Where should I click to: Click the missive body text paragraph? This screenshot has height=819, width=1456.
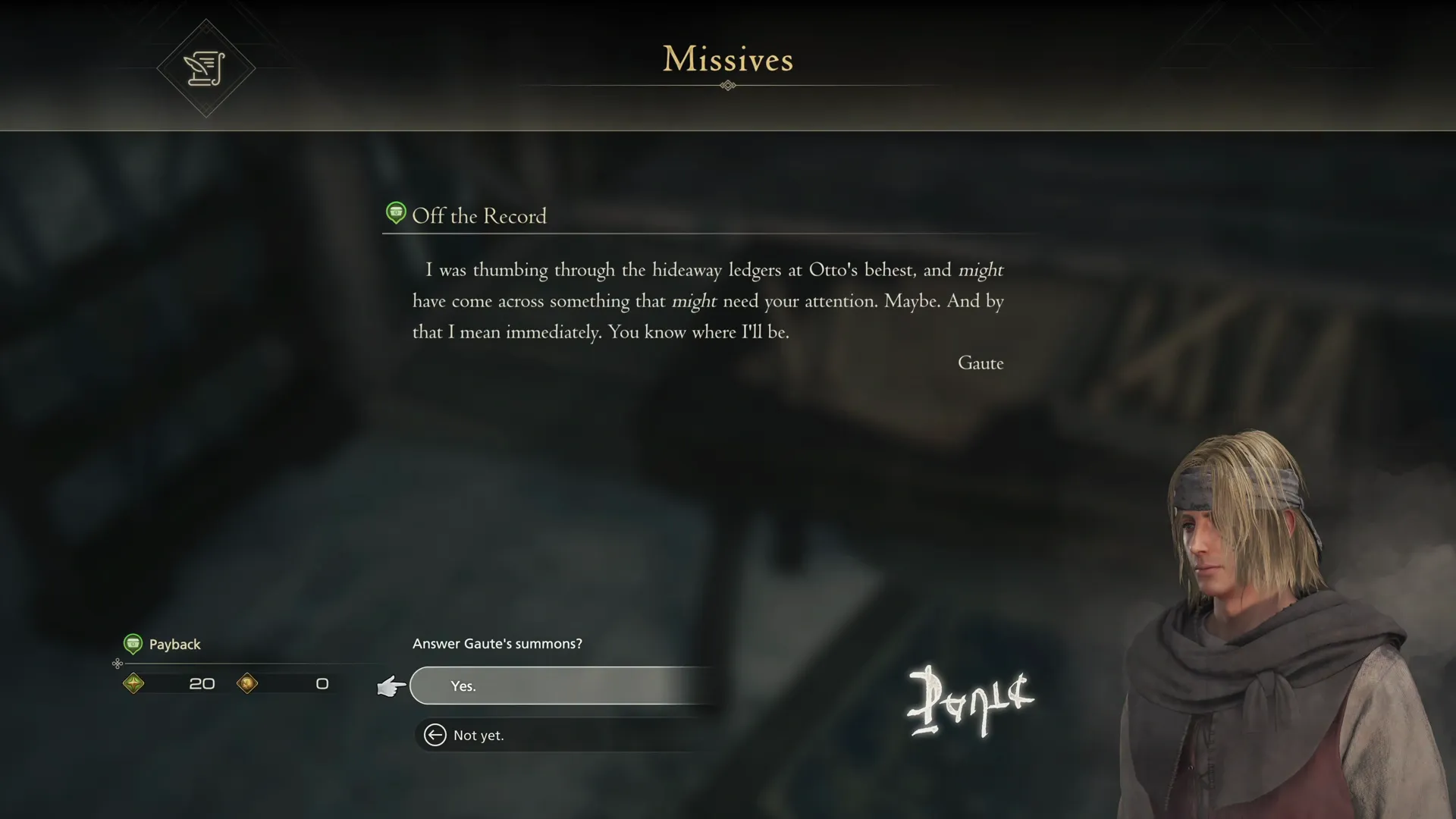click(705, 300)
